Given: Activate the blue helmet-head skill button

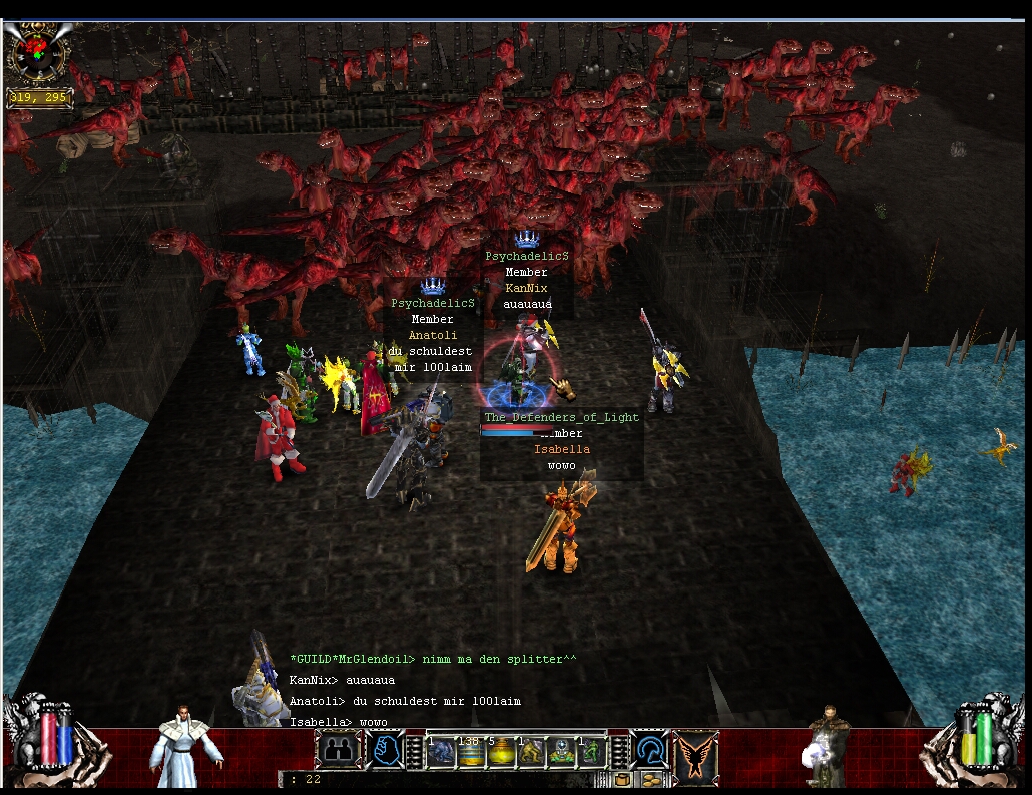Looking at the screenshot, I should 652,750.
